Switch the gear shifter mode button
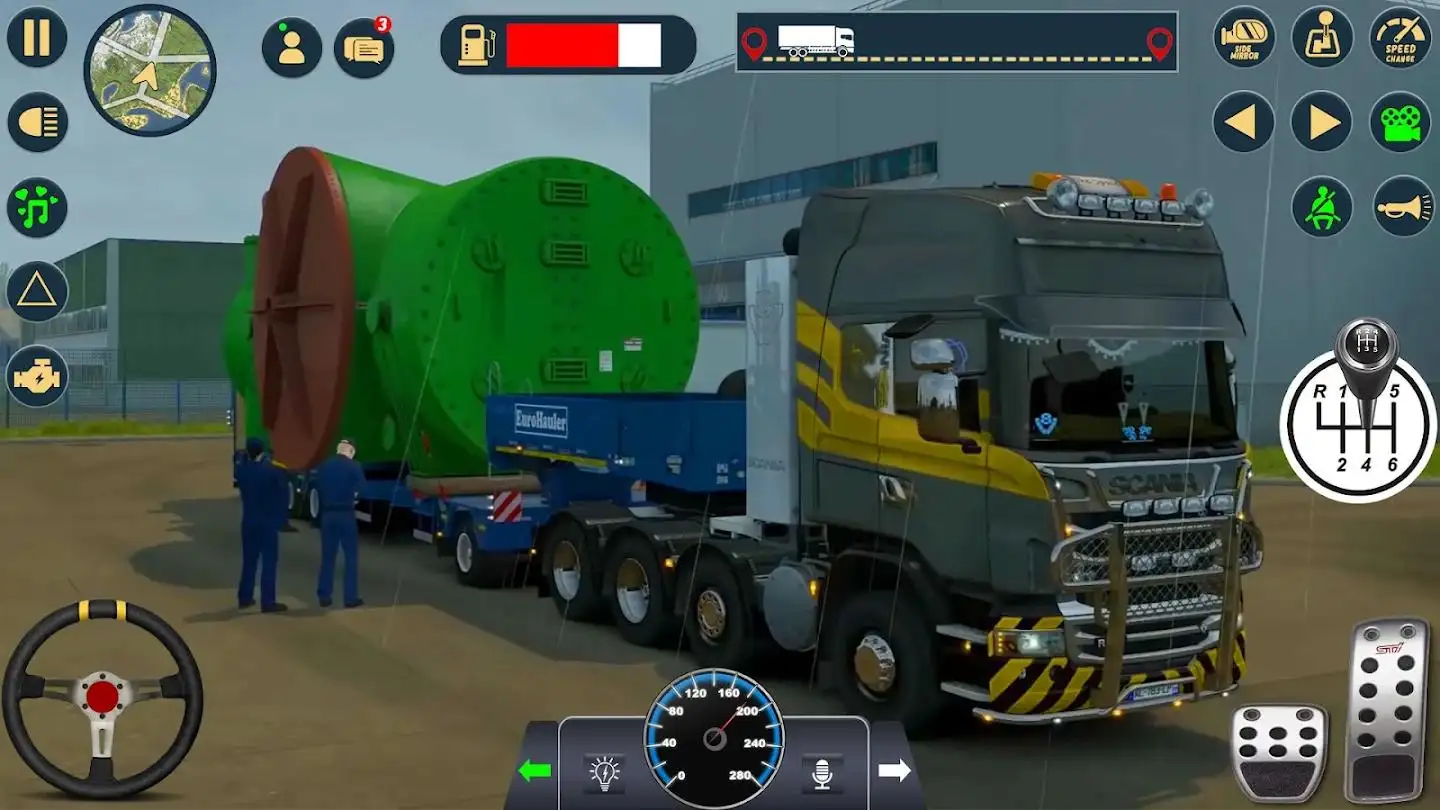Image resolution: width=1440 pixels, height=810 pixels. tap(1322, 37)
